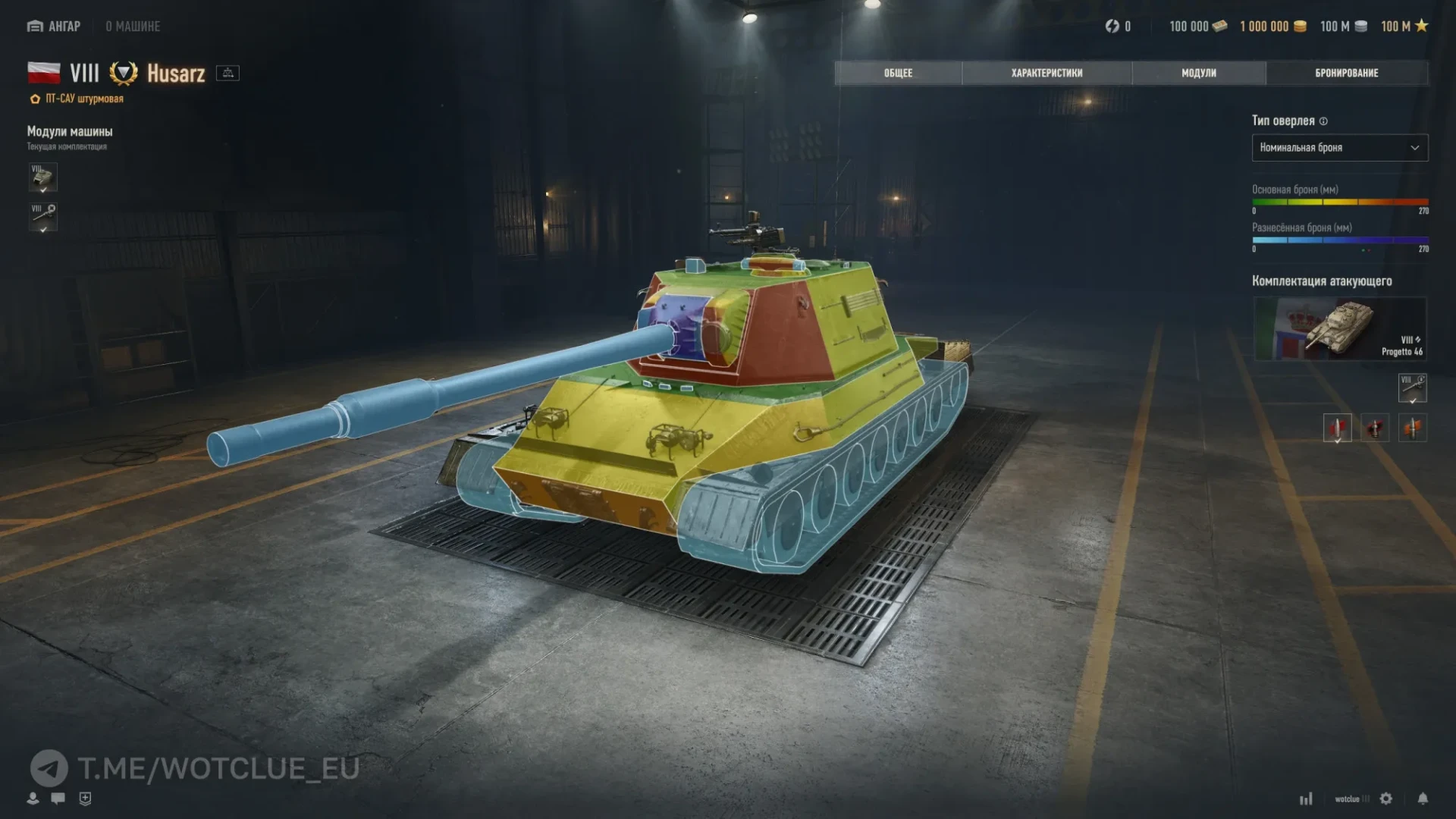Choose the Progetto 46 attacker vehicle card
The image size is (1456, 819).
point(1339,328)
